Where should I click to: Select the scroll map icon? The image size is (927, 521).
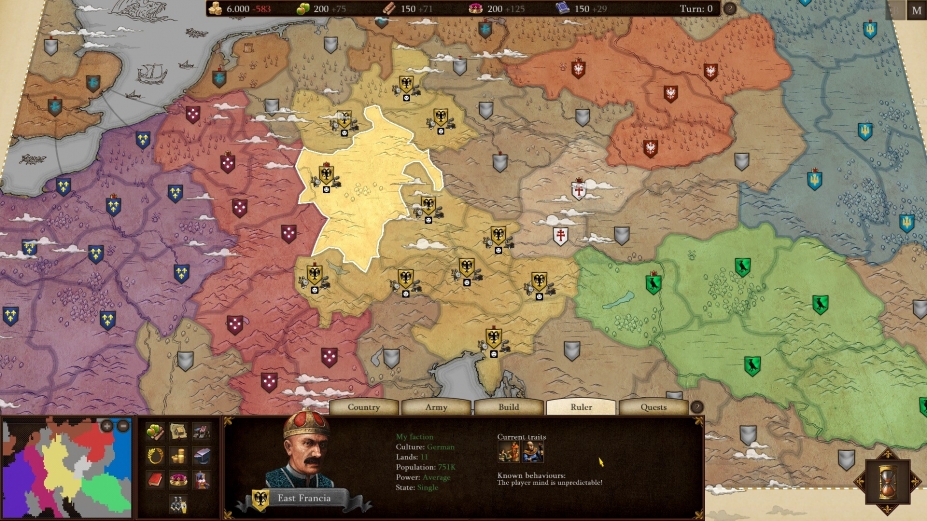tap(178, 431)
